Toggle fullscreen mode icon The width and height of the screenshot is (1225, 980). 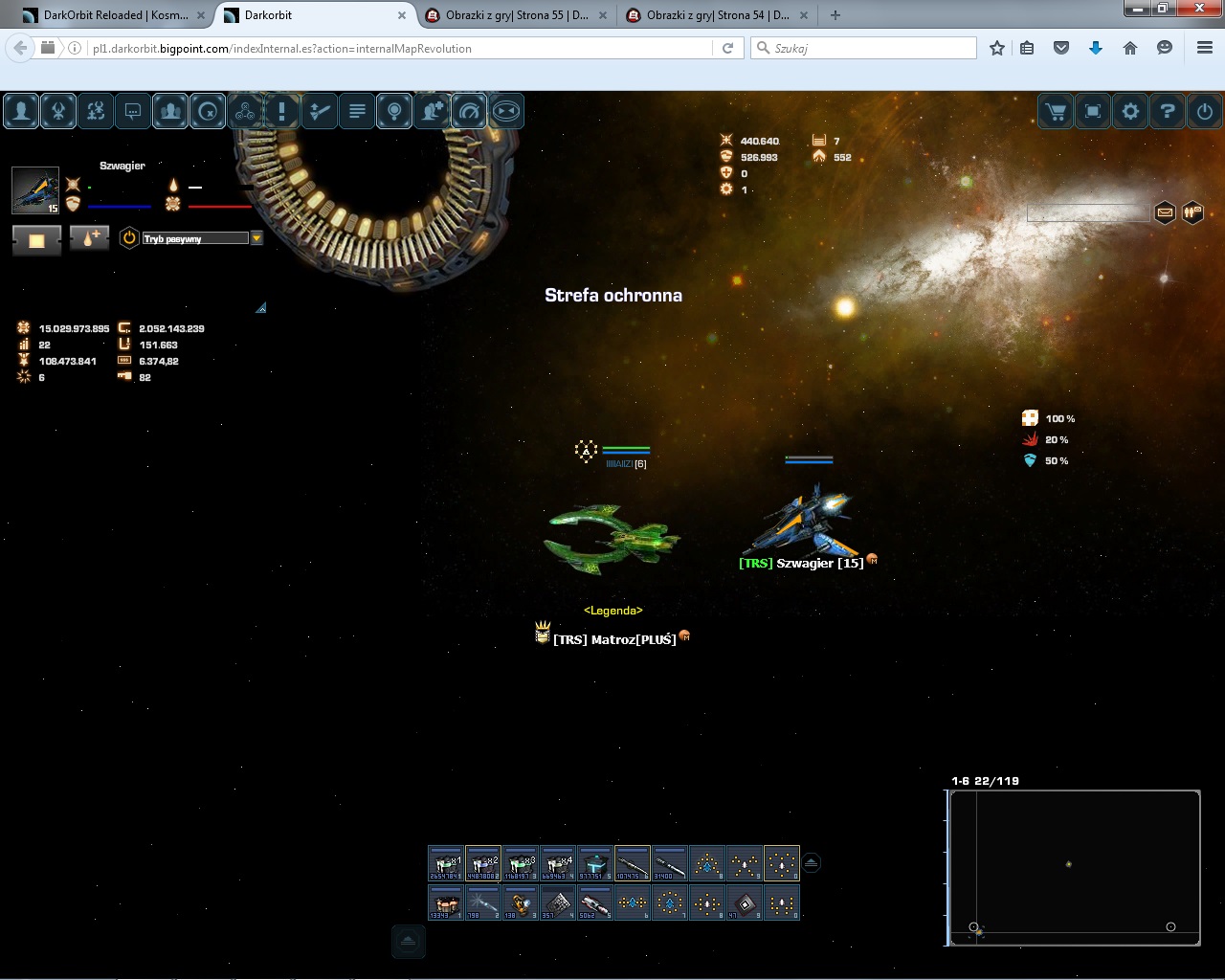coord(1093,112)
